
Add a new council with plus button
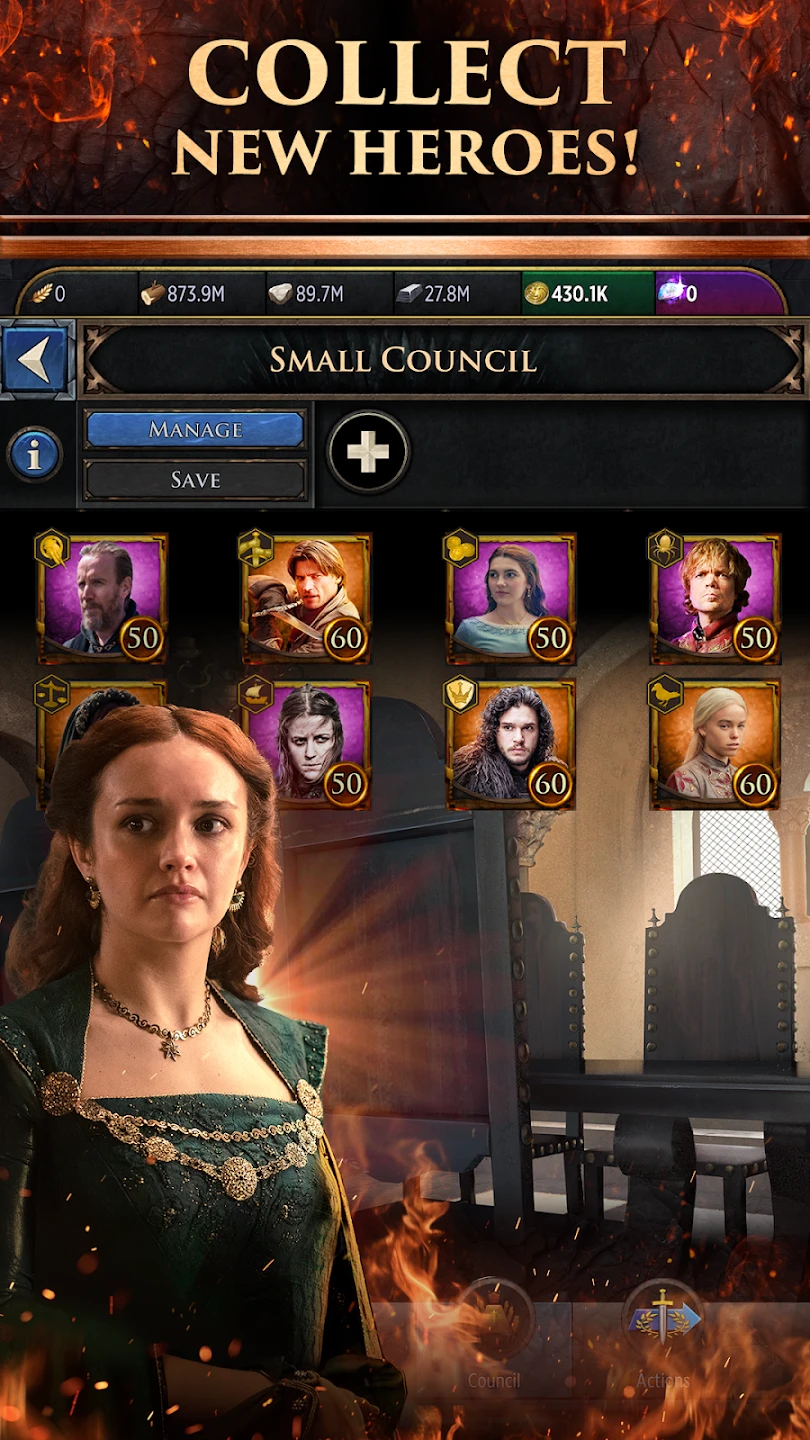(x=368, y=452)
